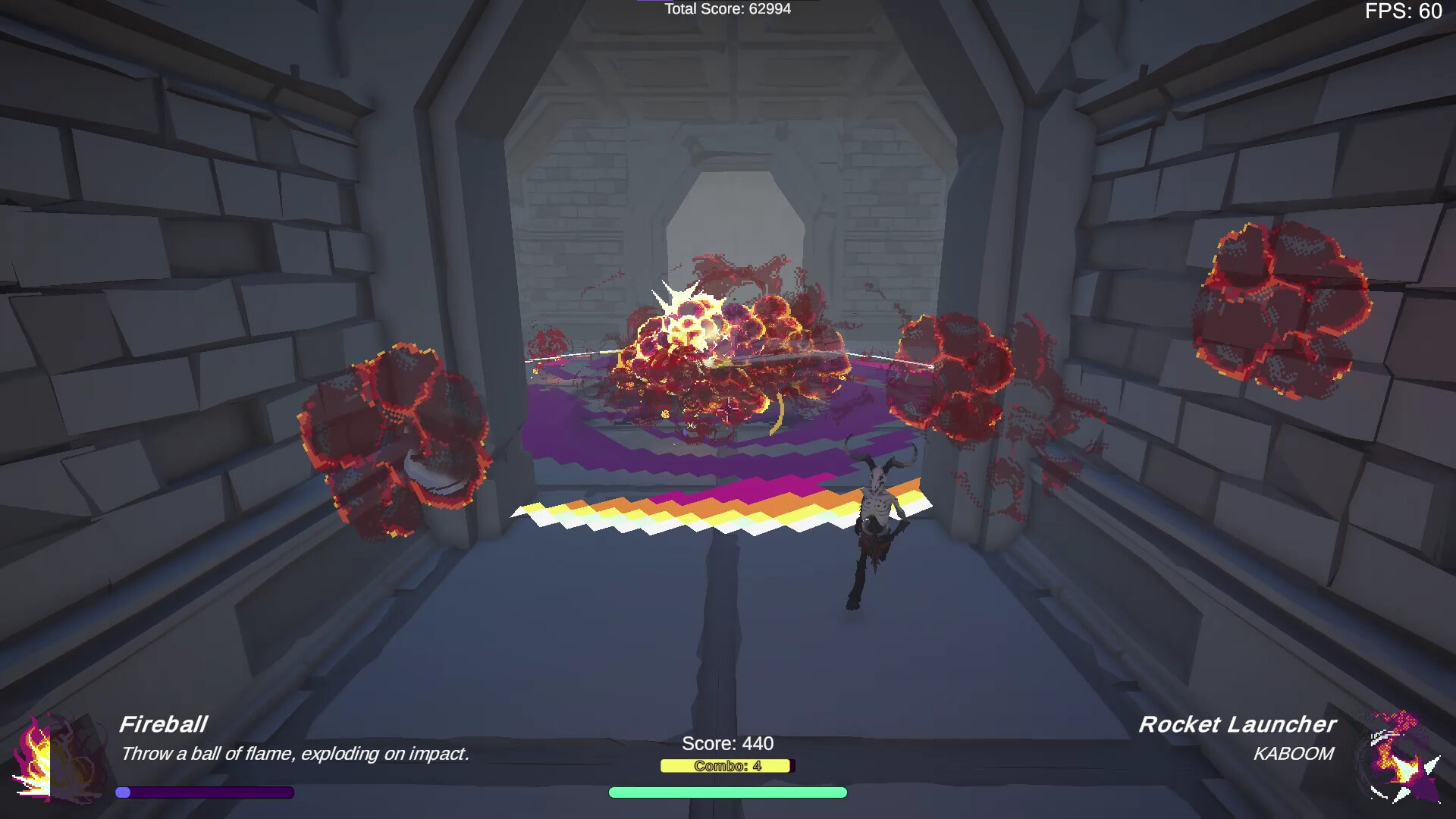This screenshot has width=1456, height=819.
Task: Open the Rocket Launcher label heading
Action: [1238, 725]
